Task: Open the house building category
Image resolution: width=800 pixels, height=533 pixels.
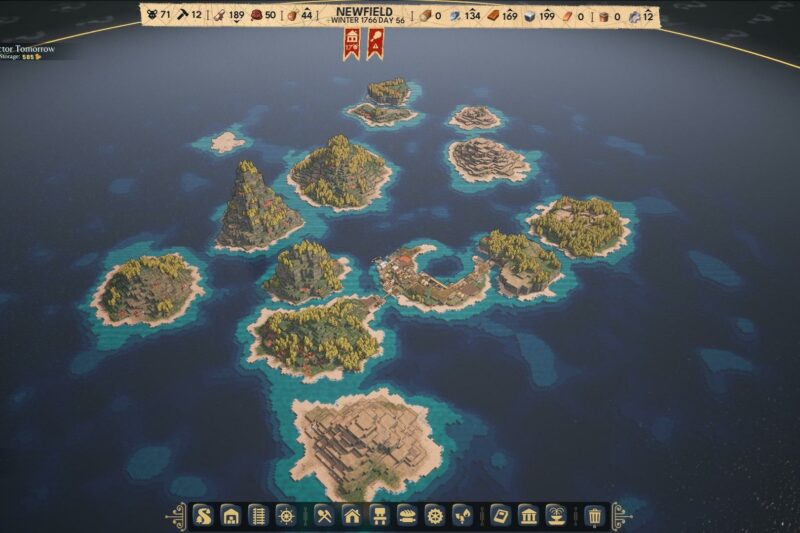Action: click(352, 516)
